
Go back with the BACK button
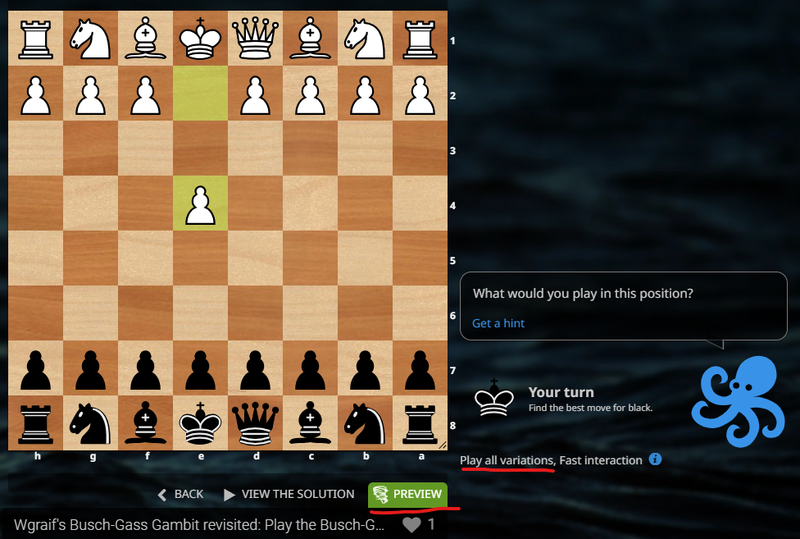180,494
